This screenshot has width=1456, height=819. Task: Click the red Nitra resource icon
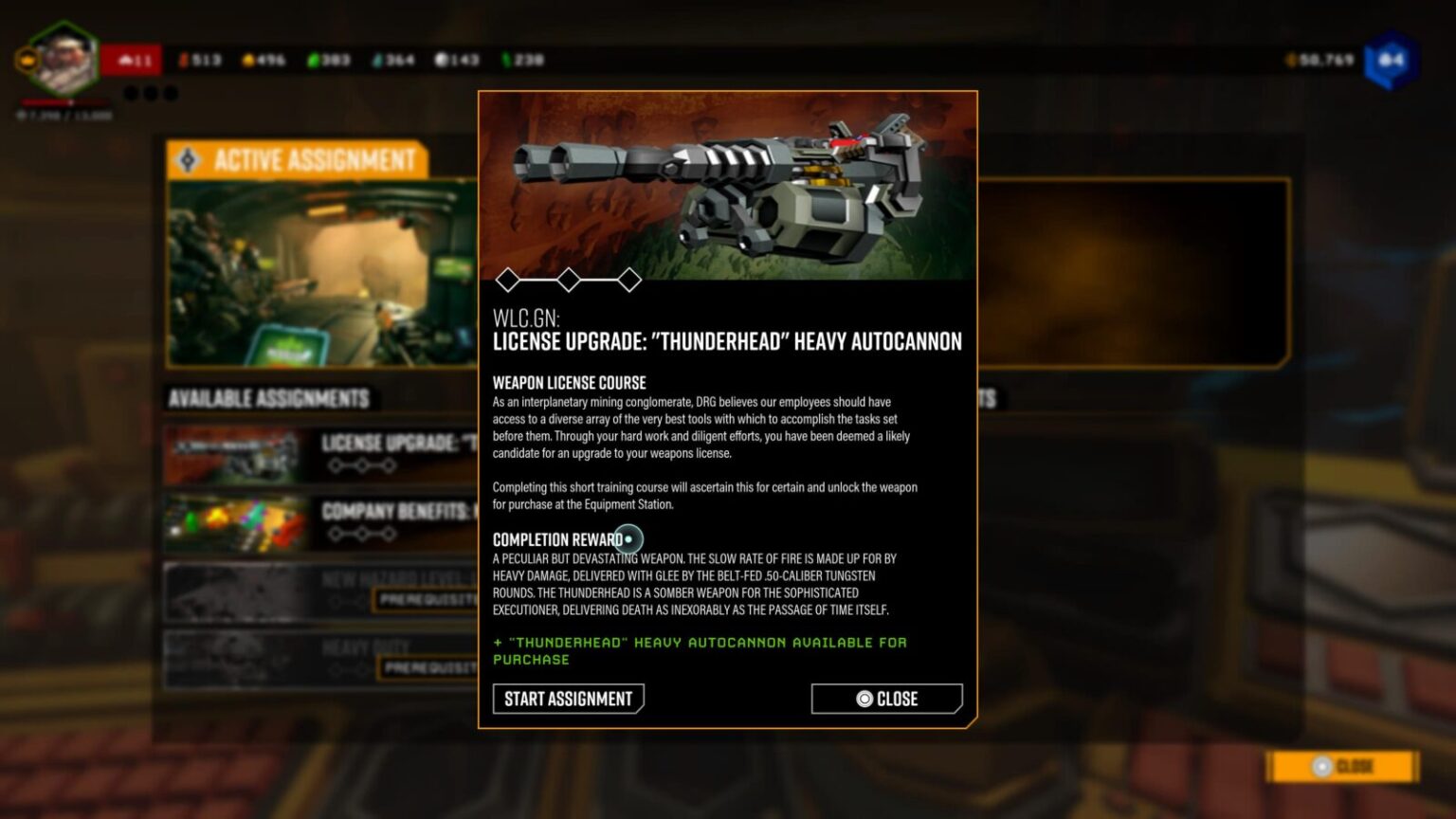[183, 59]
